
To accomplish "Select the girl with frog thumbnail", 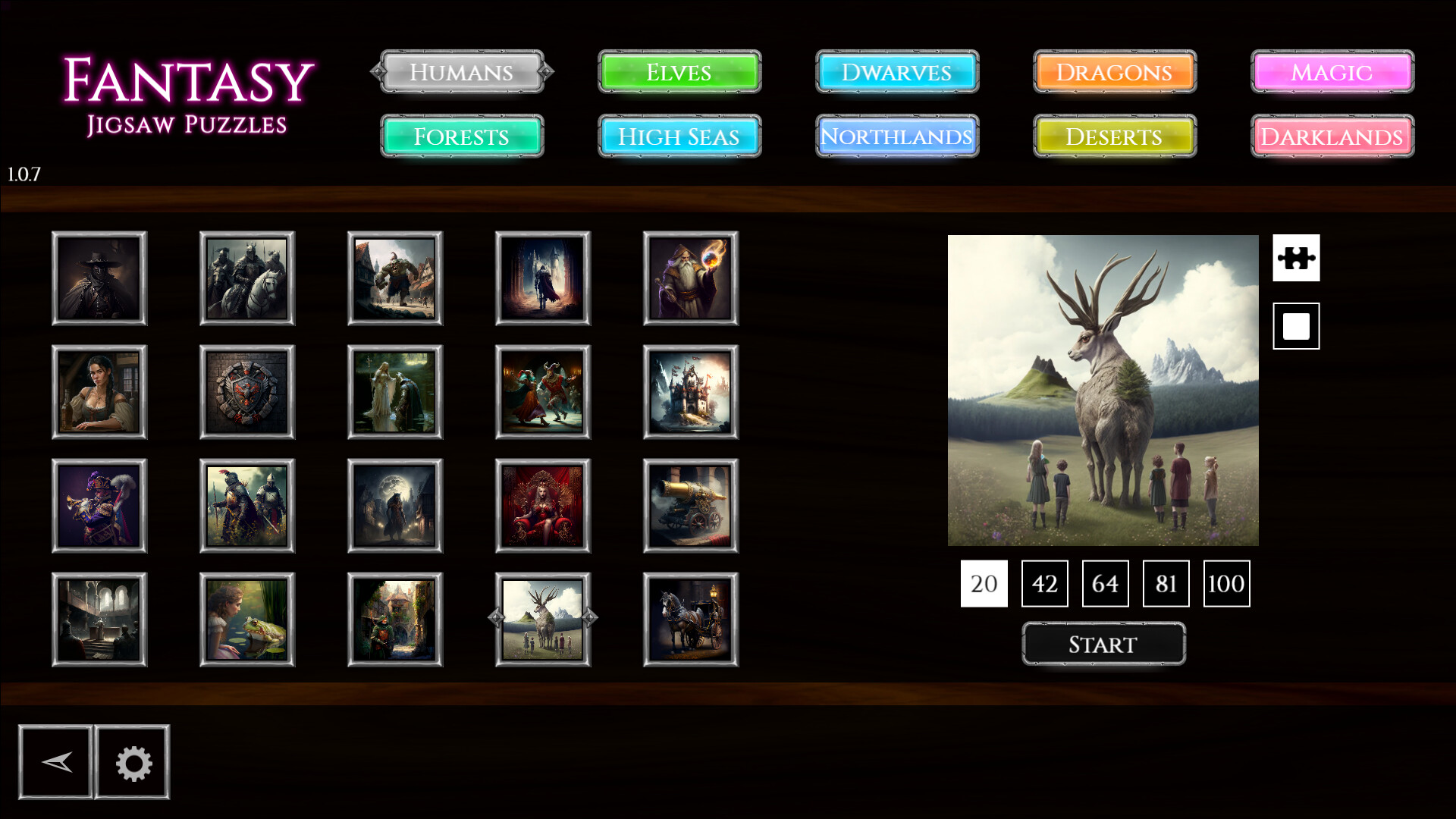I will tap(246, 620).
